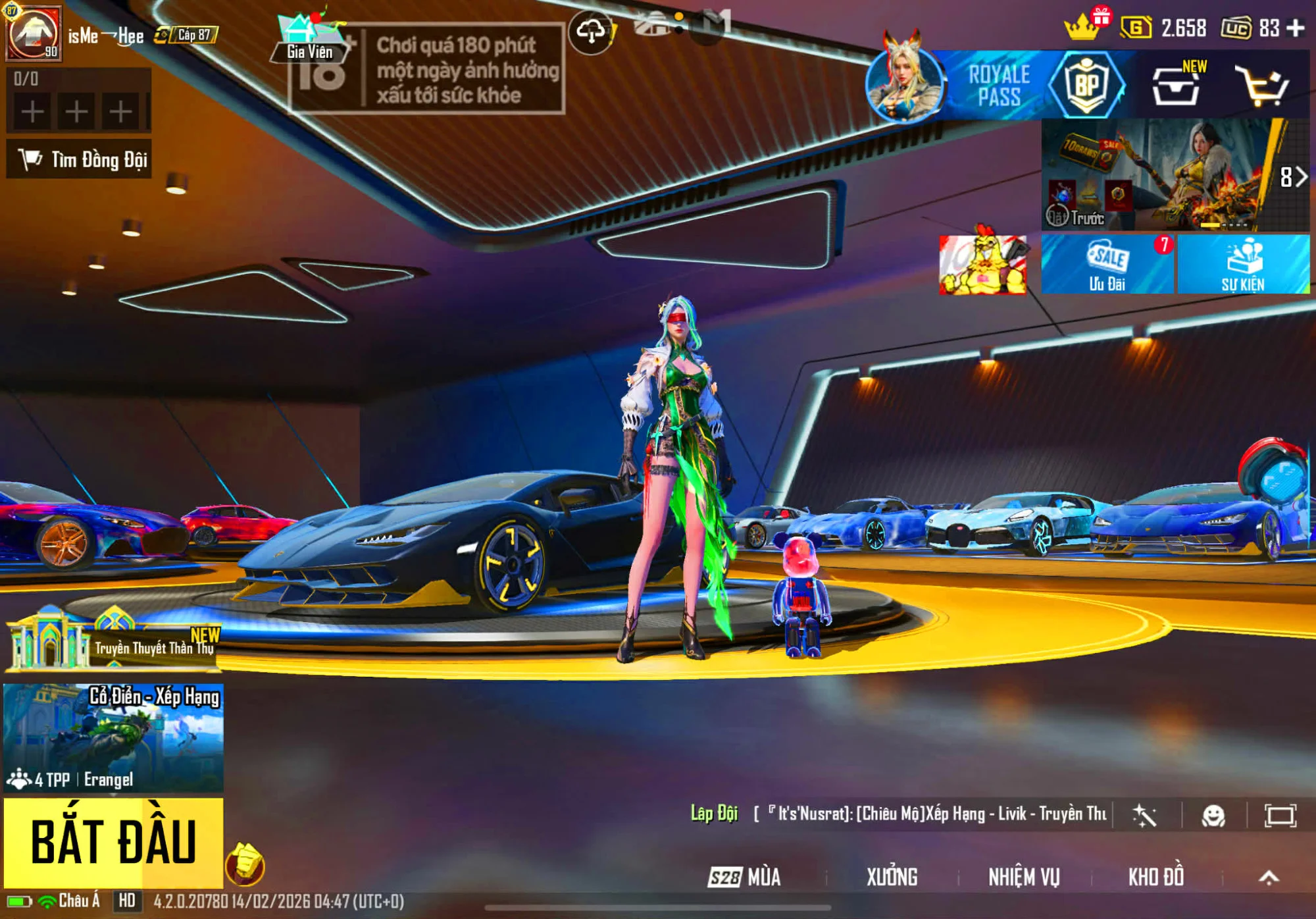Screen dimensions: 1316x919
Task: Click Tìm Đồng Đội to find teammates
Action: (80, 159)
